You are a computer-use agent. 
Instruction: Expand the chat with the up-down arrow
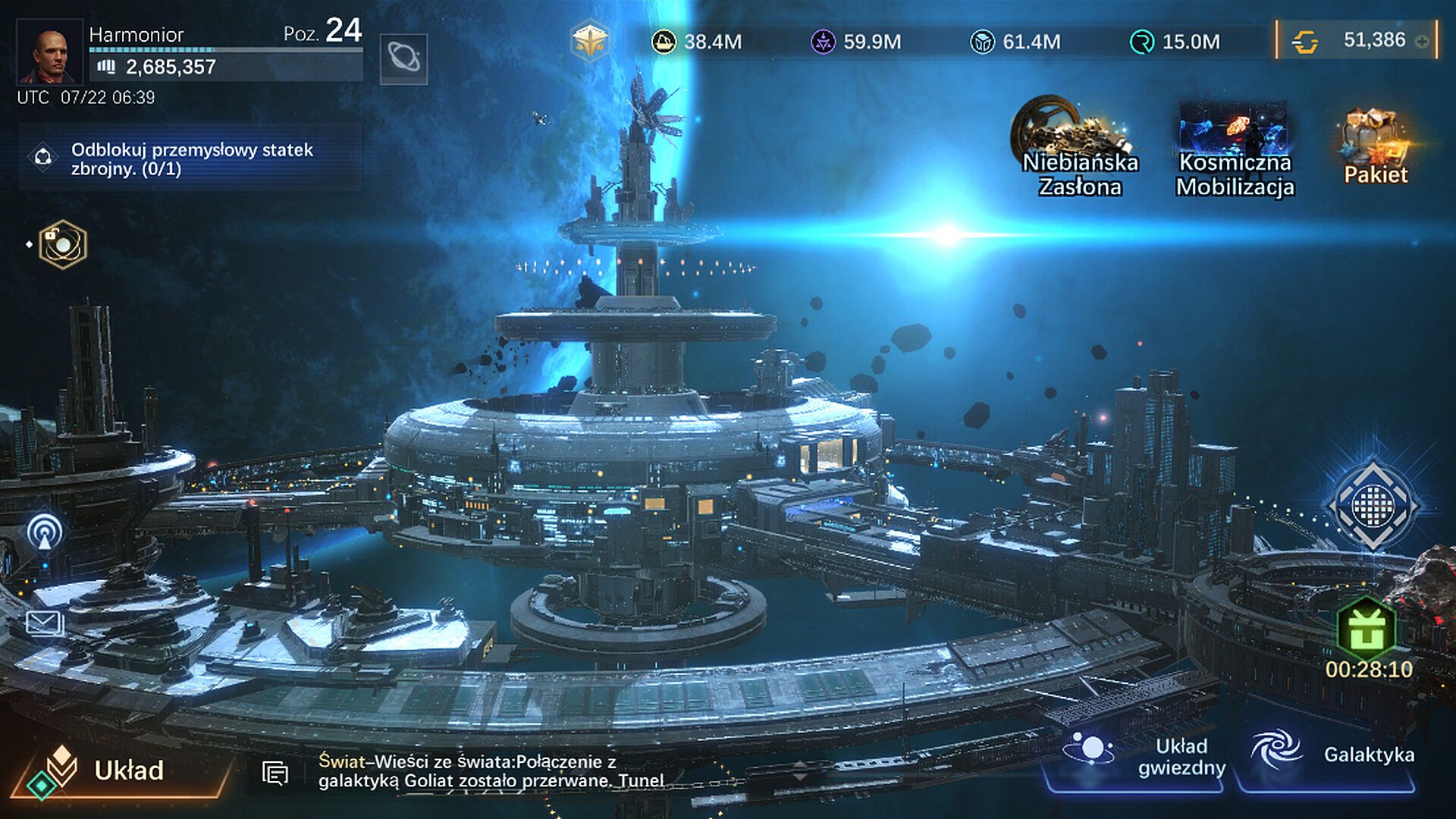(800, 771)
